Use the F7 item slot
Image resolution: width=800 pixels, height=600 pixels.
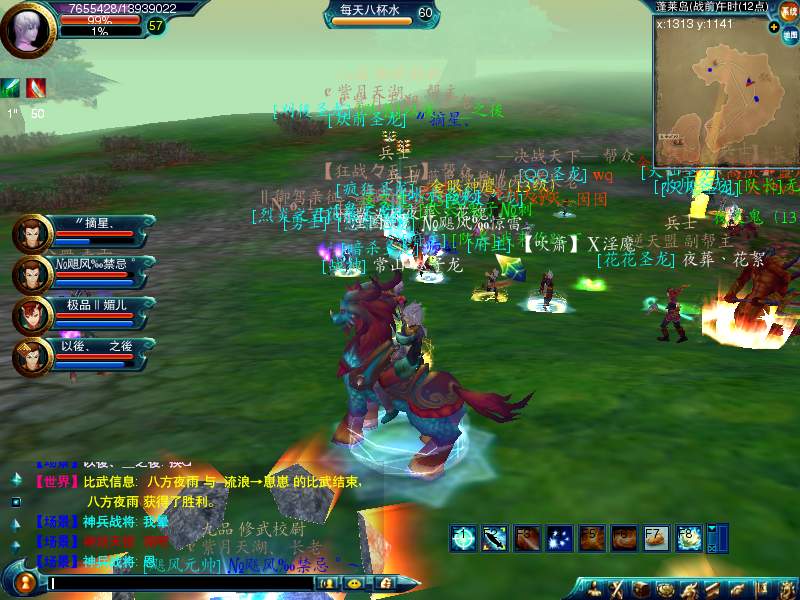click(x=656, y=538)
